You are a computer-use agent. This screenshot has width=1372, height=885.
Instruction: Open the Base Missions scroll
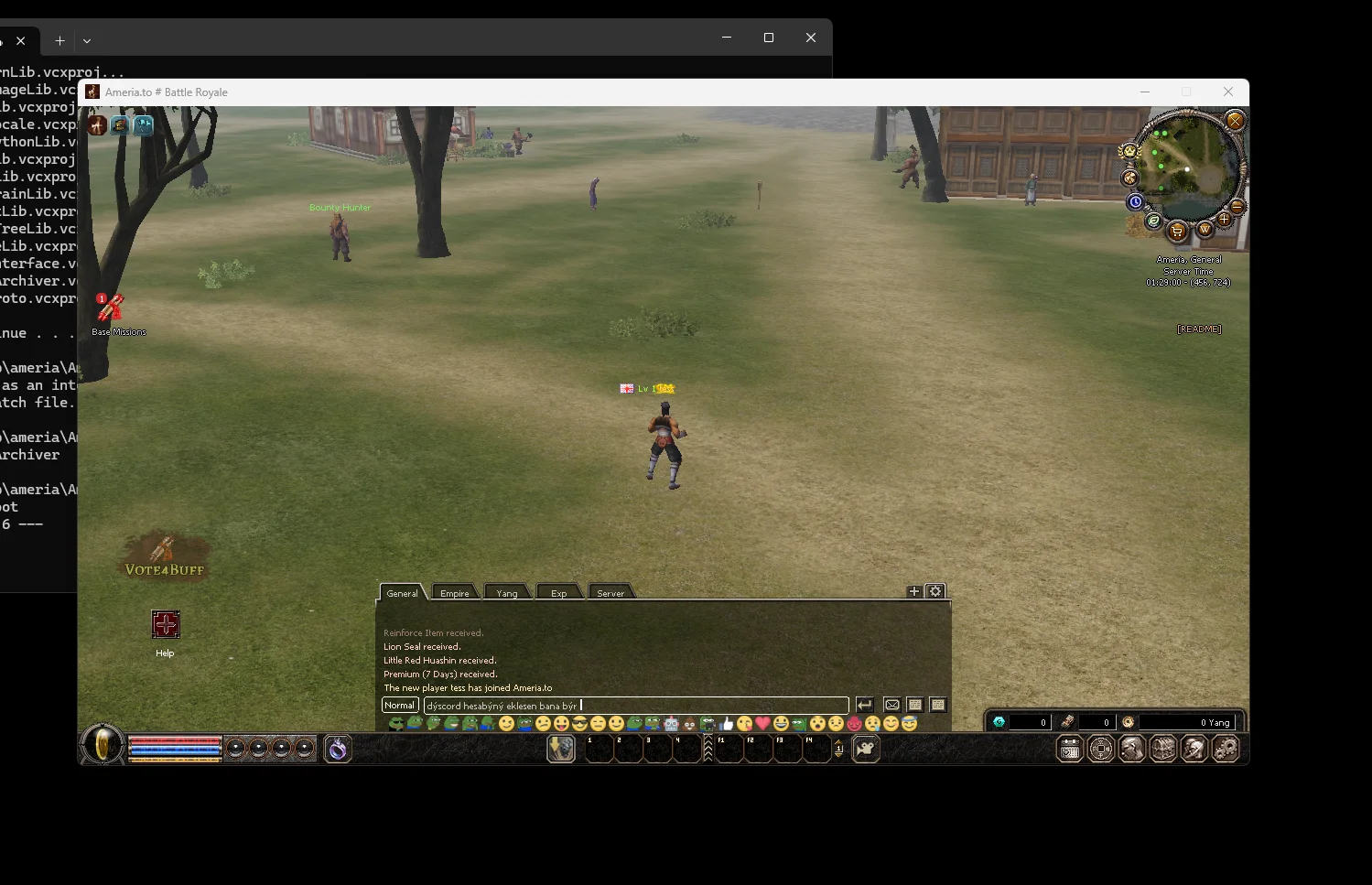pos(112,308)
